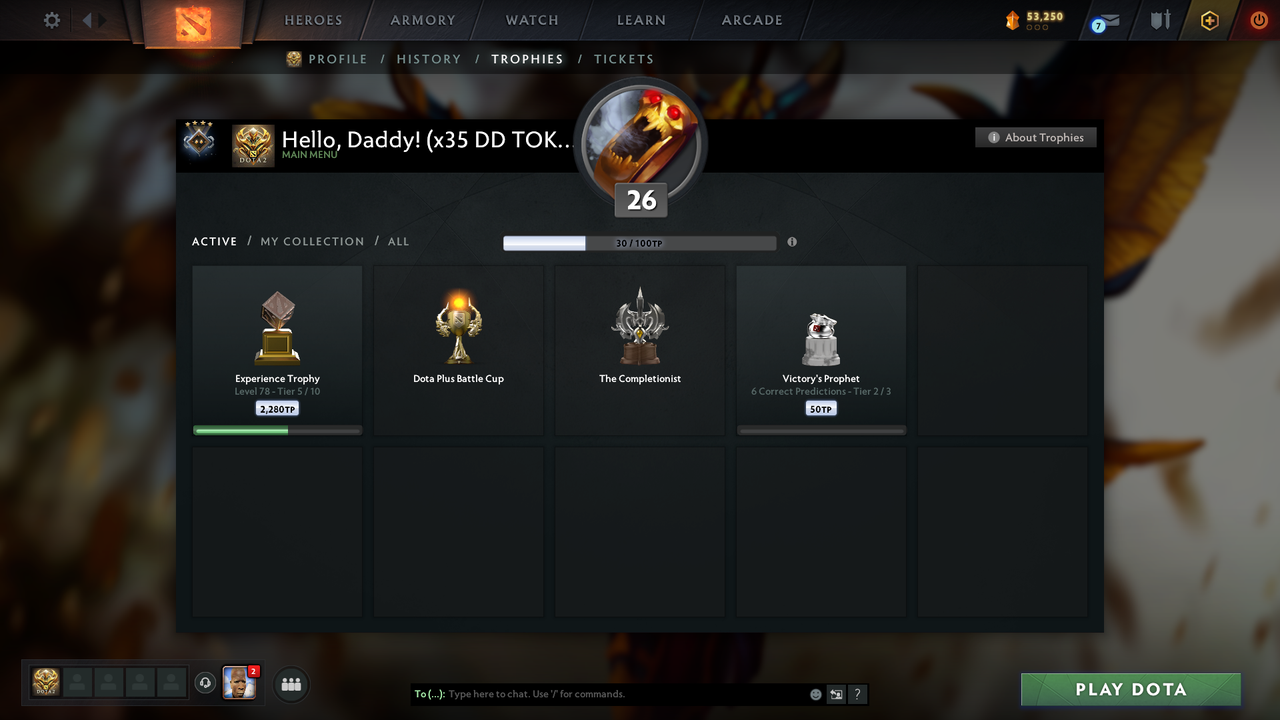Click the power button to exit Dota
The width and height of the screenshot is (1280, 720).
pyautogui.click(x=1259, y=20)
